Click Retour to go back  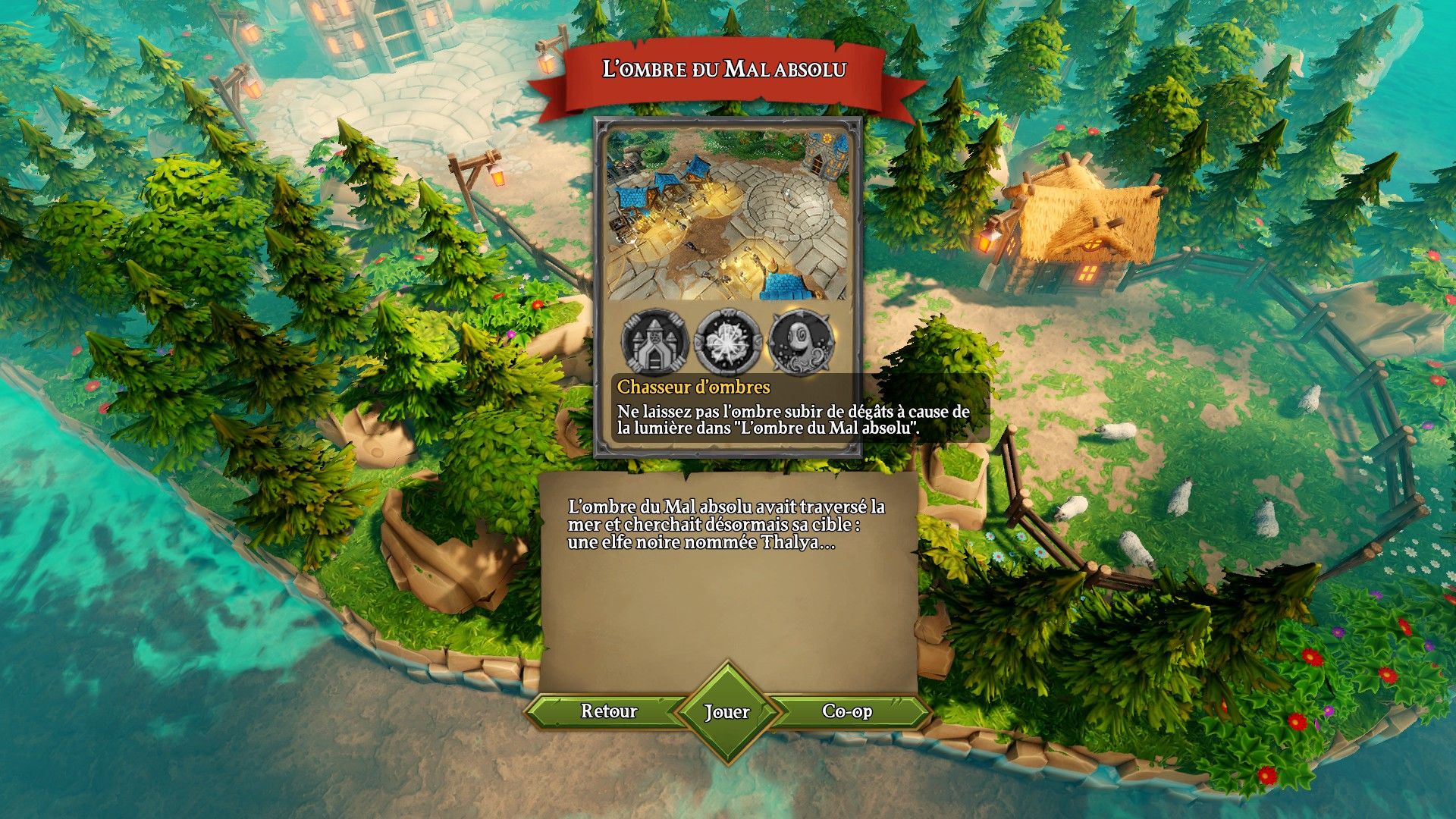[x=609, y=711]
